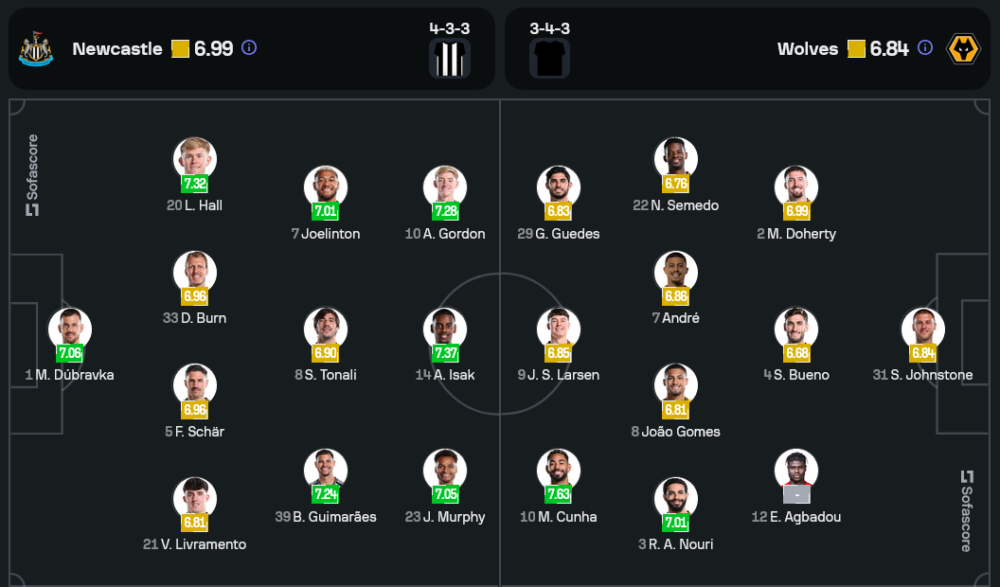This screenshot has height=587, width=1000.
Task: Select R. A. Nouri in the lineup
Action: click(x=676, y=499)
